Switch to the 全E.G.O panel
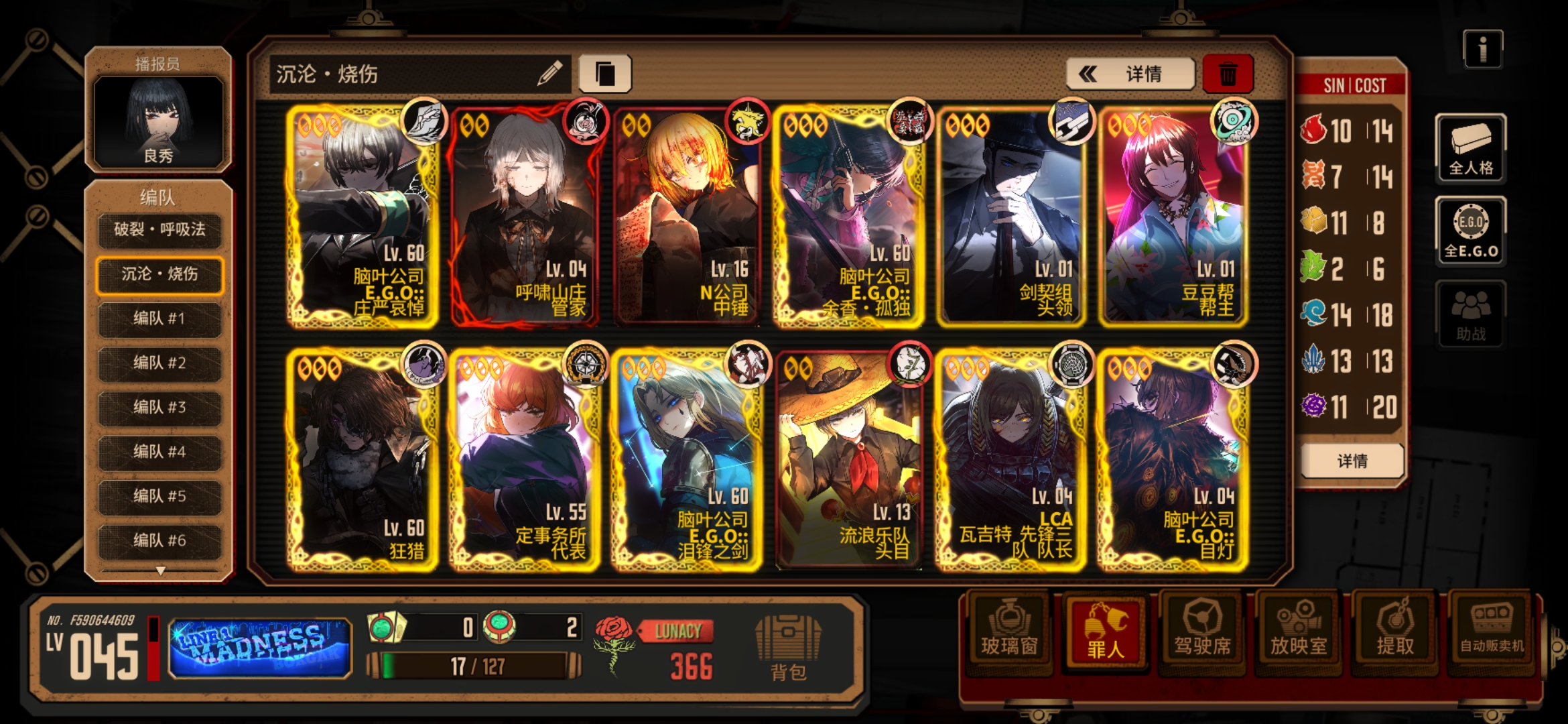Image resolution: width=1568 pixels, height=724 pixels. click(x=1470, y=231)
